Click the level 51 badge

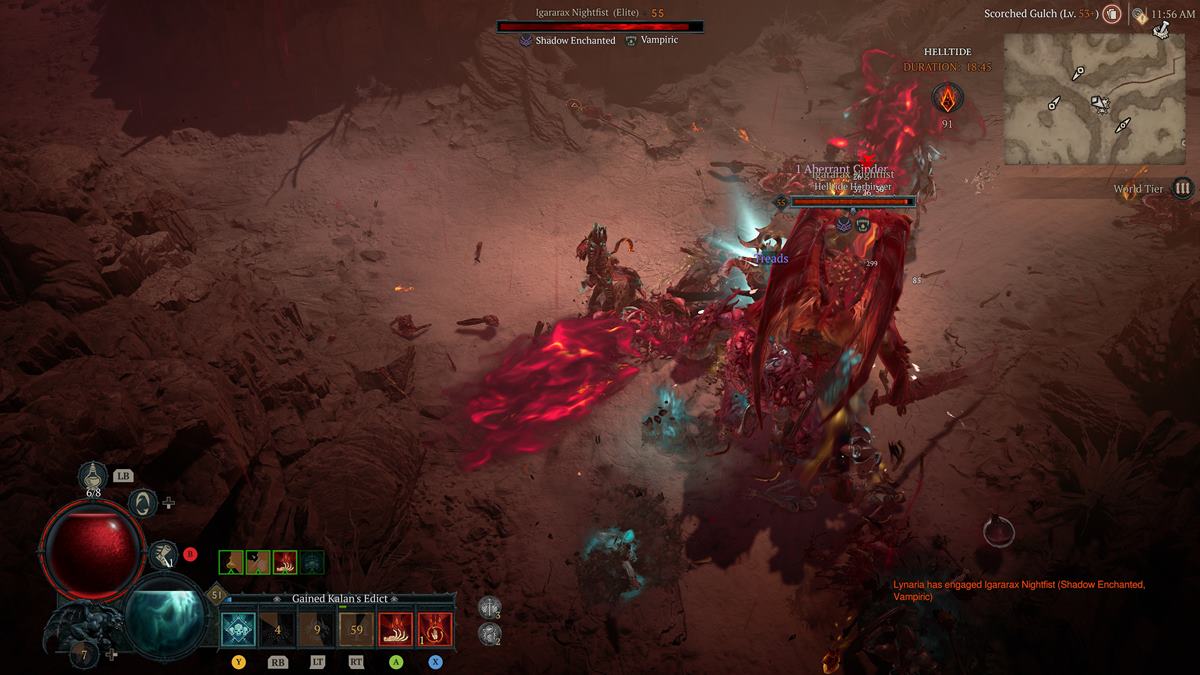pos(217,594)
